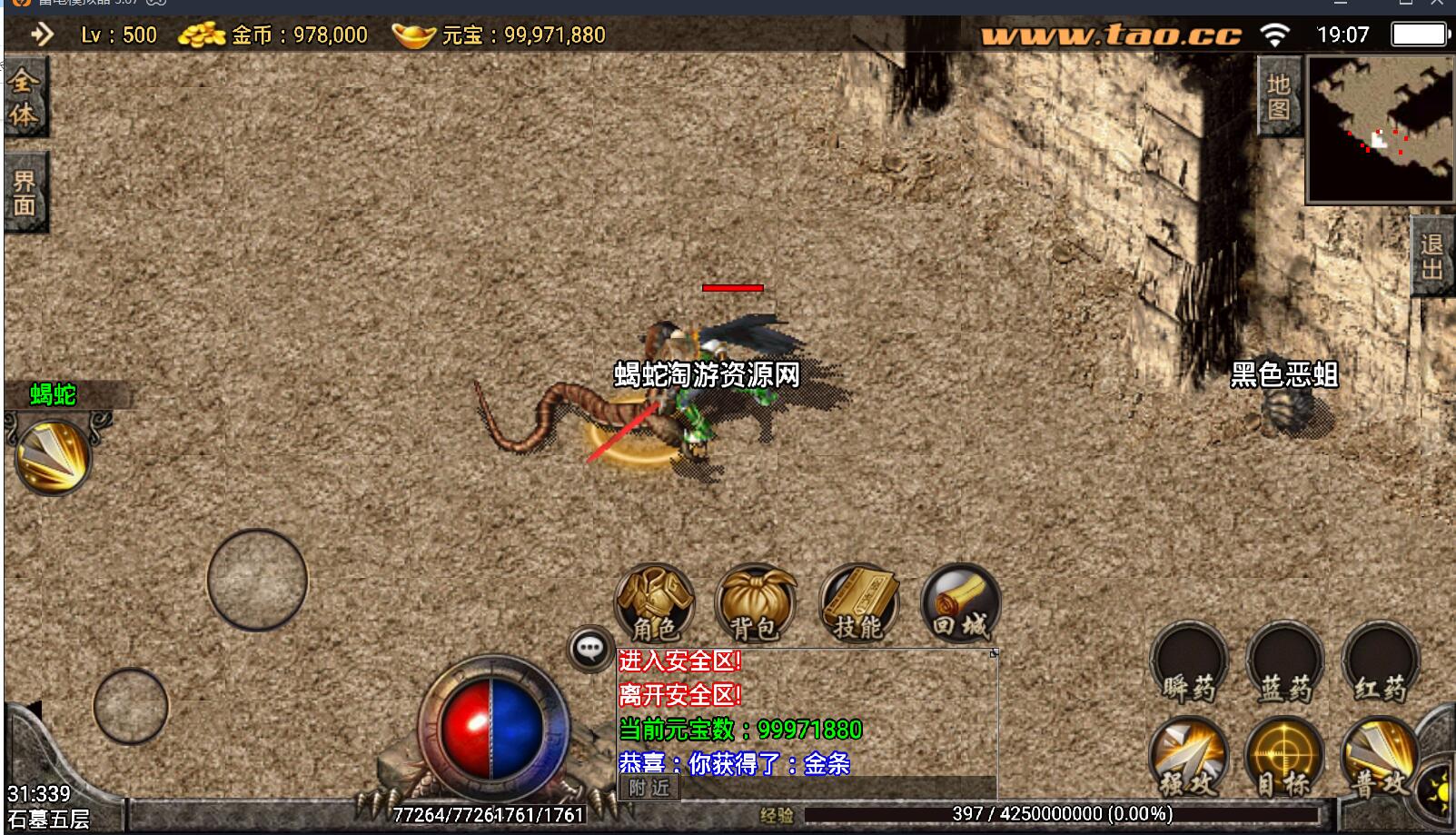Activate the 强攻 forced attack

point(1189,757)
